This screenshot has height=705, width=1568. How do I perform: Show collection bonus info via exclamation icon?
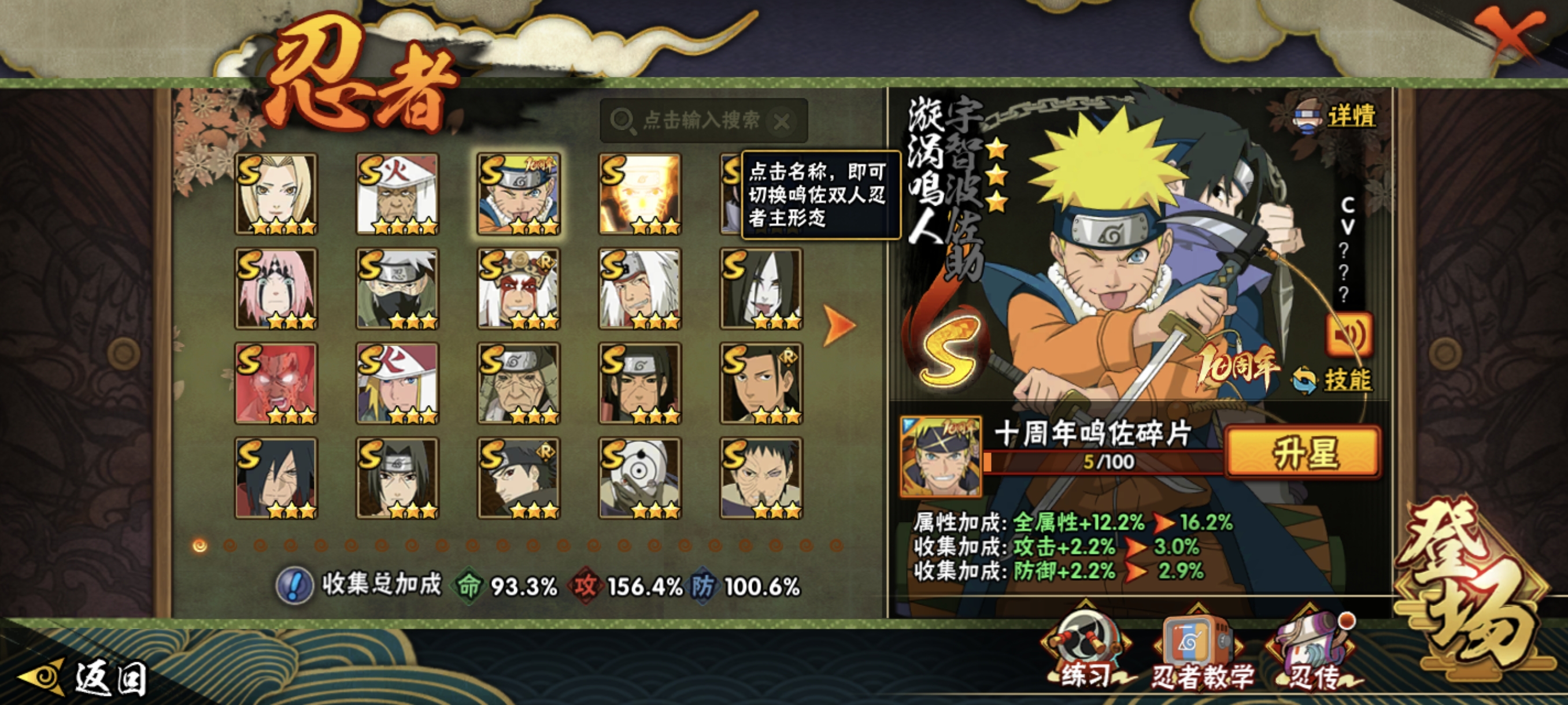point(295,586)
